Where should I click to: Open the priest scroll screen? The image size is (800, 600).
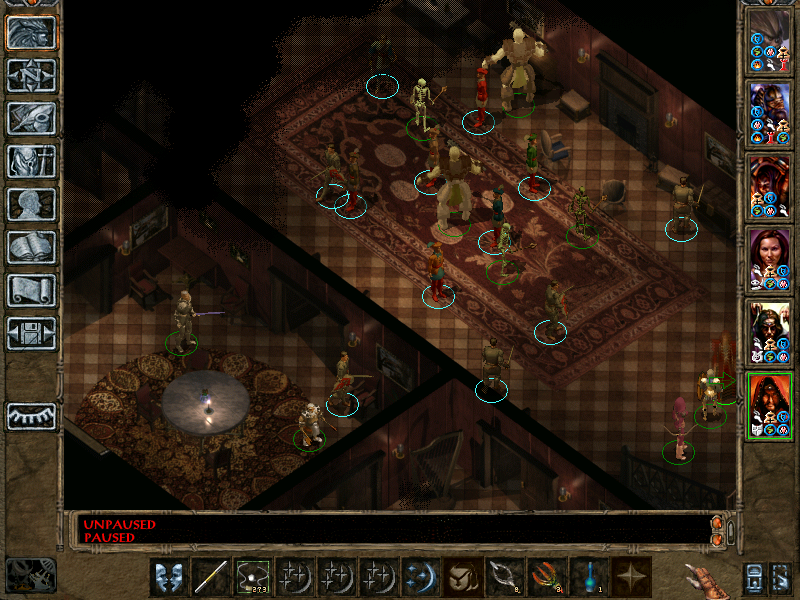32,290
